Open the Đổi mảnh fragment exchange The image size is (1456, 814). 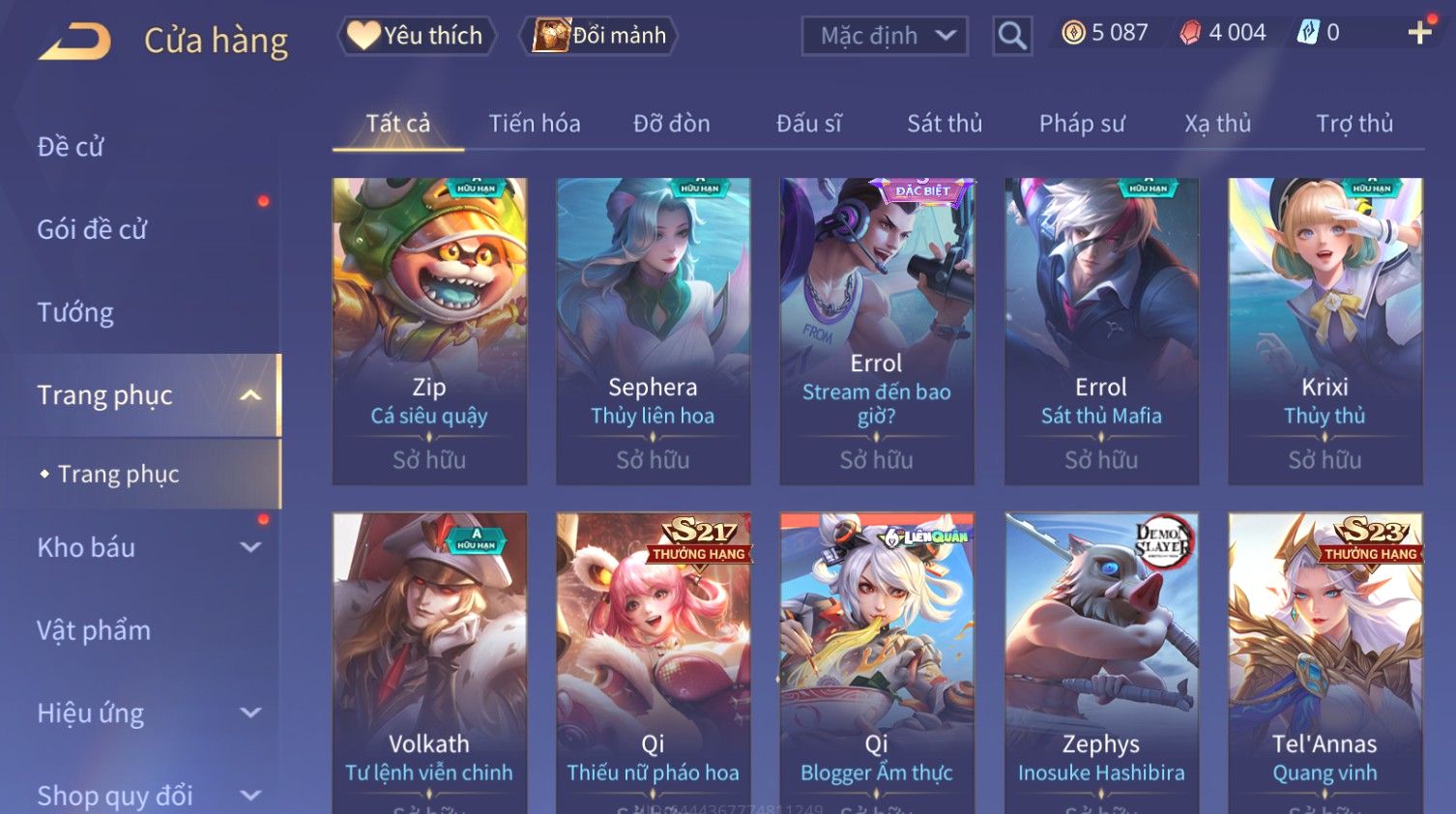(599, 36)
